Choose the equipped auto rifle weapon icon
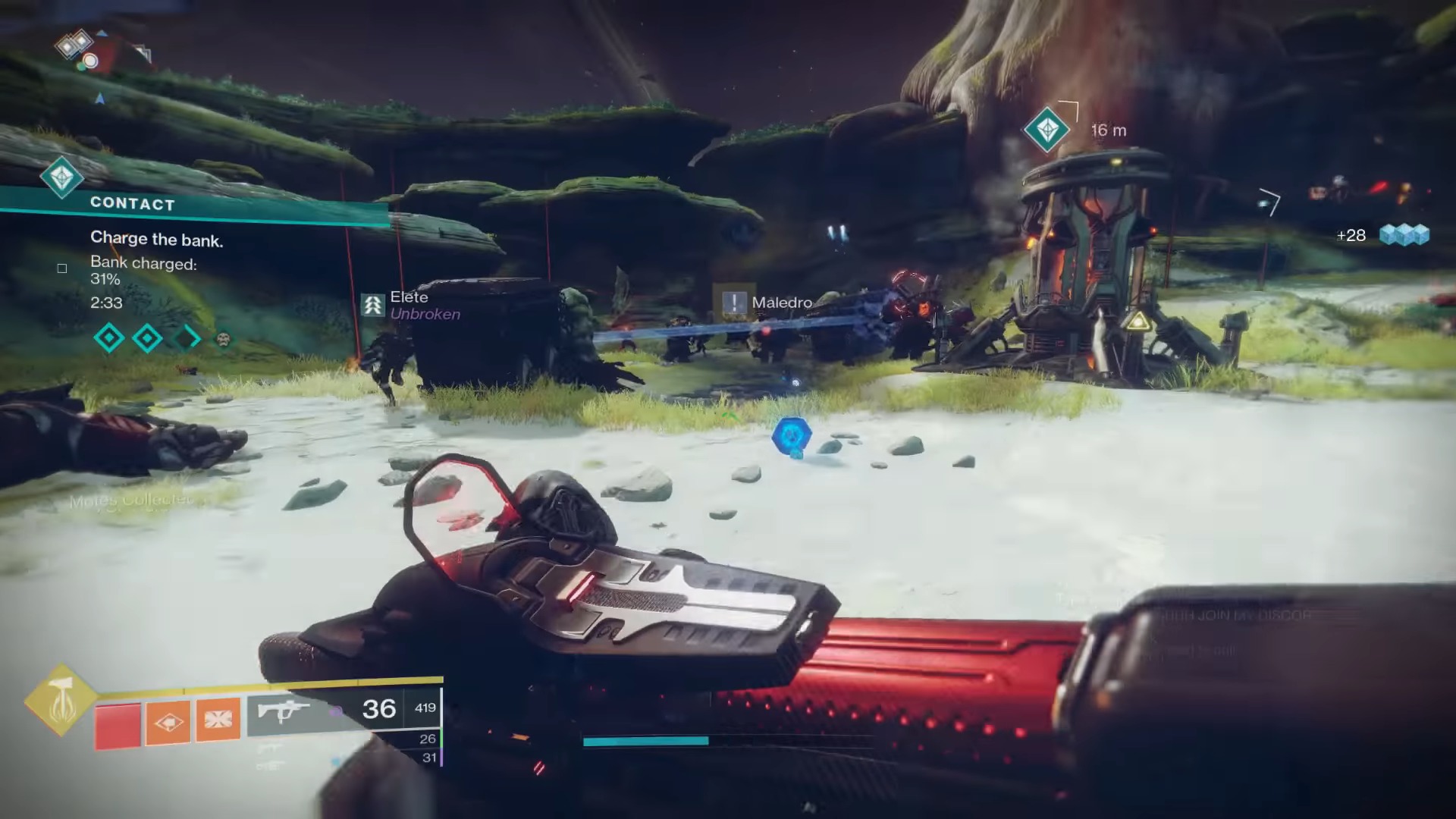The height and width of the screenshot is (819, 1456). tap(284, 711)
